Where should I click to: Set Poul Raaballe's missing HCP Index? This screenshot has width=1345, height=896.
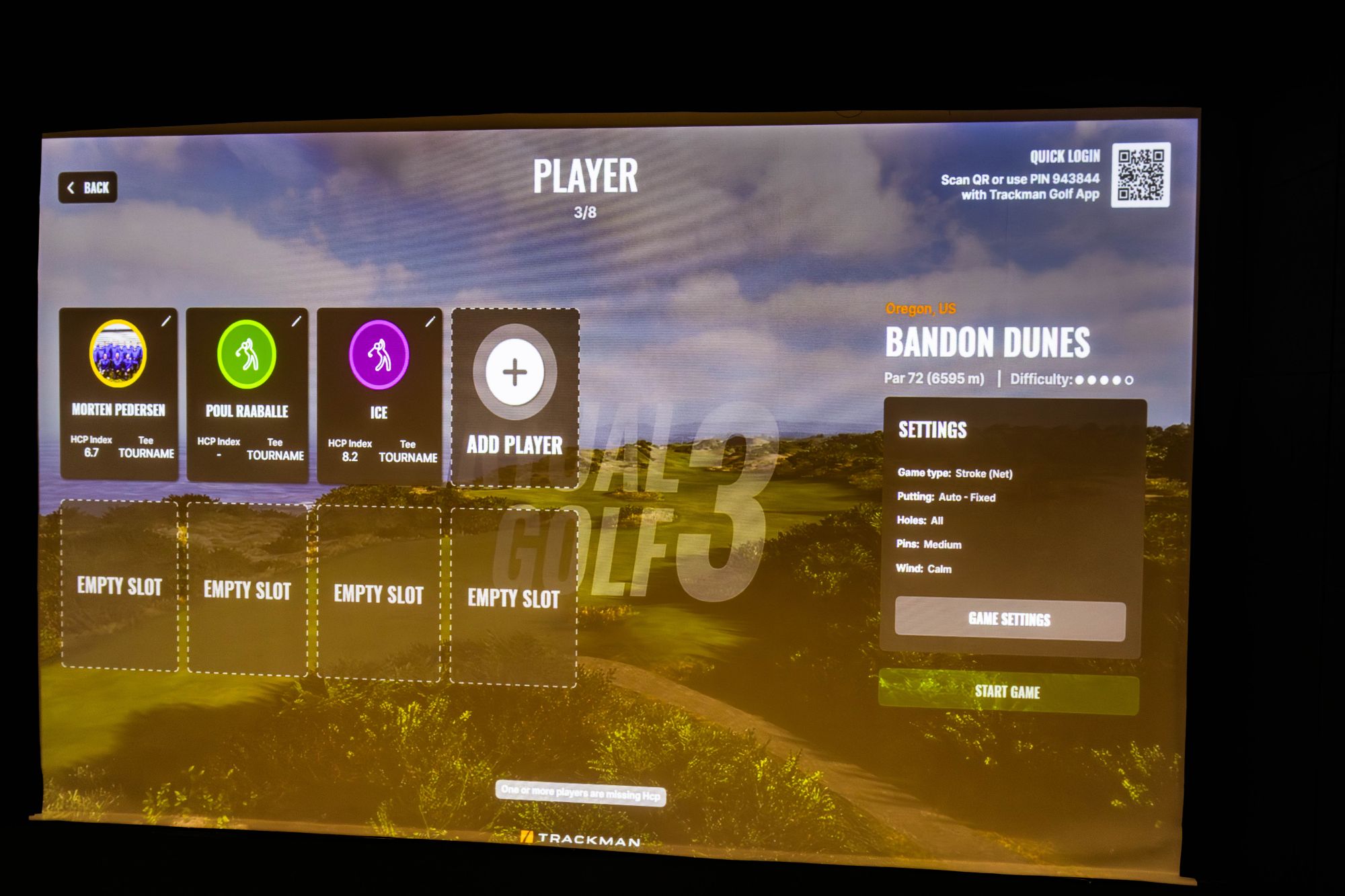coord(219,454)
